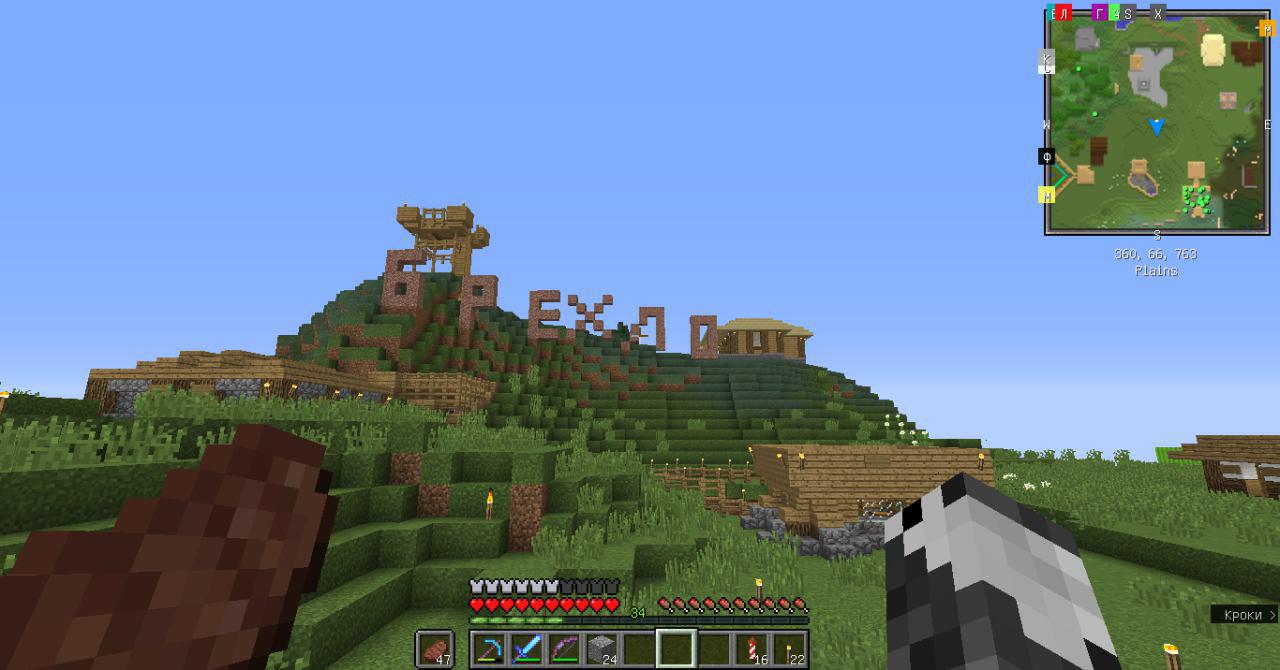Image resolution: width=1280 pixels, height=670 pixels.
Task: Select the diamond sword hotbar slot
Action: click(527, 649)
